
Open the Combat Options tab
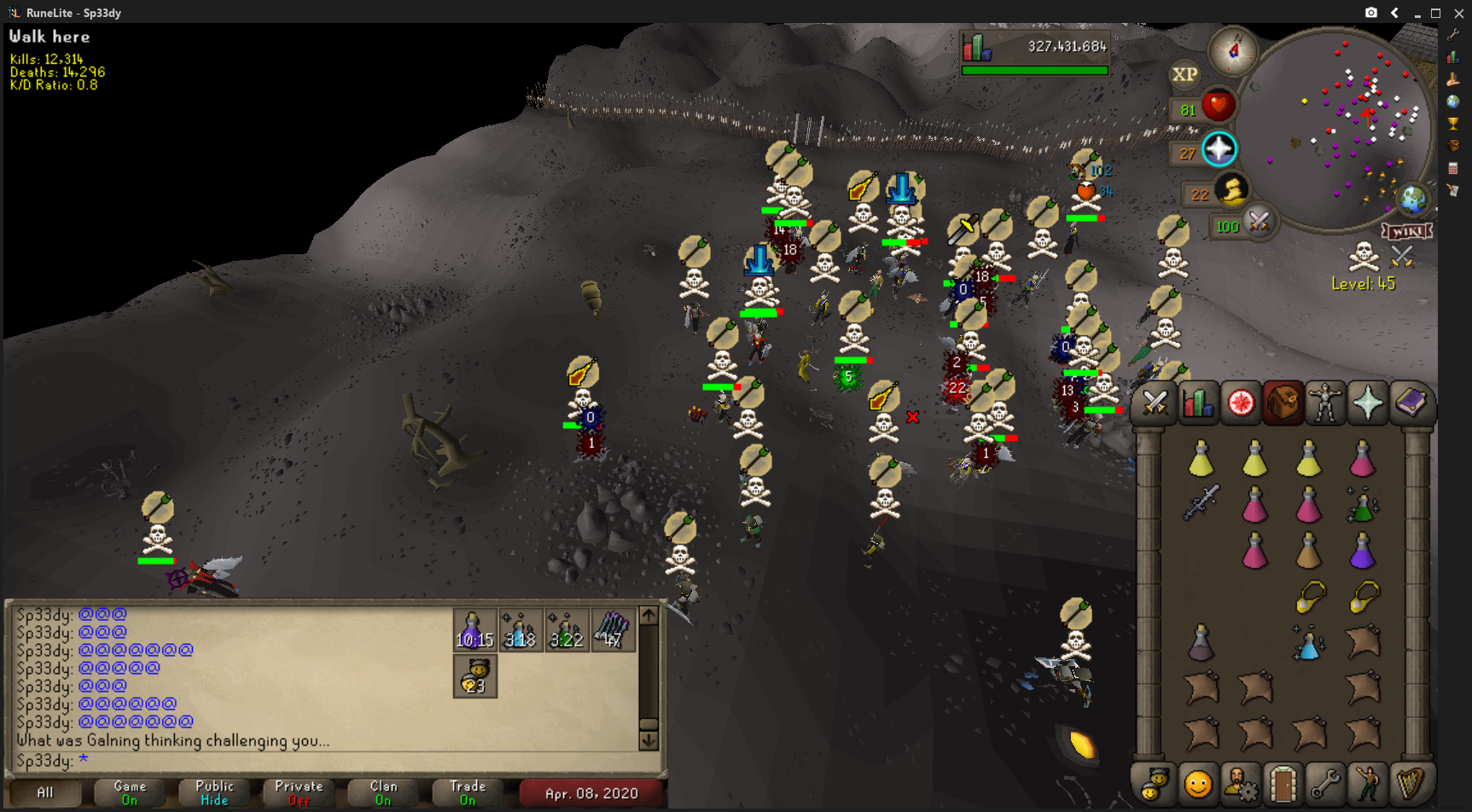[1155, 403]
